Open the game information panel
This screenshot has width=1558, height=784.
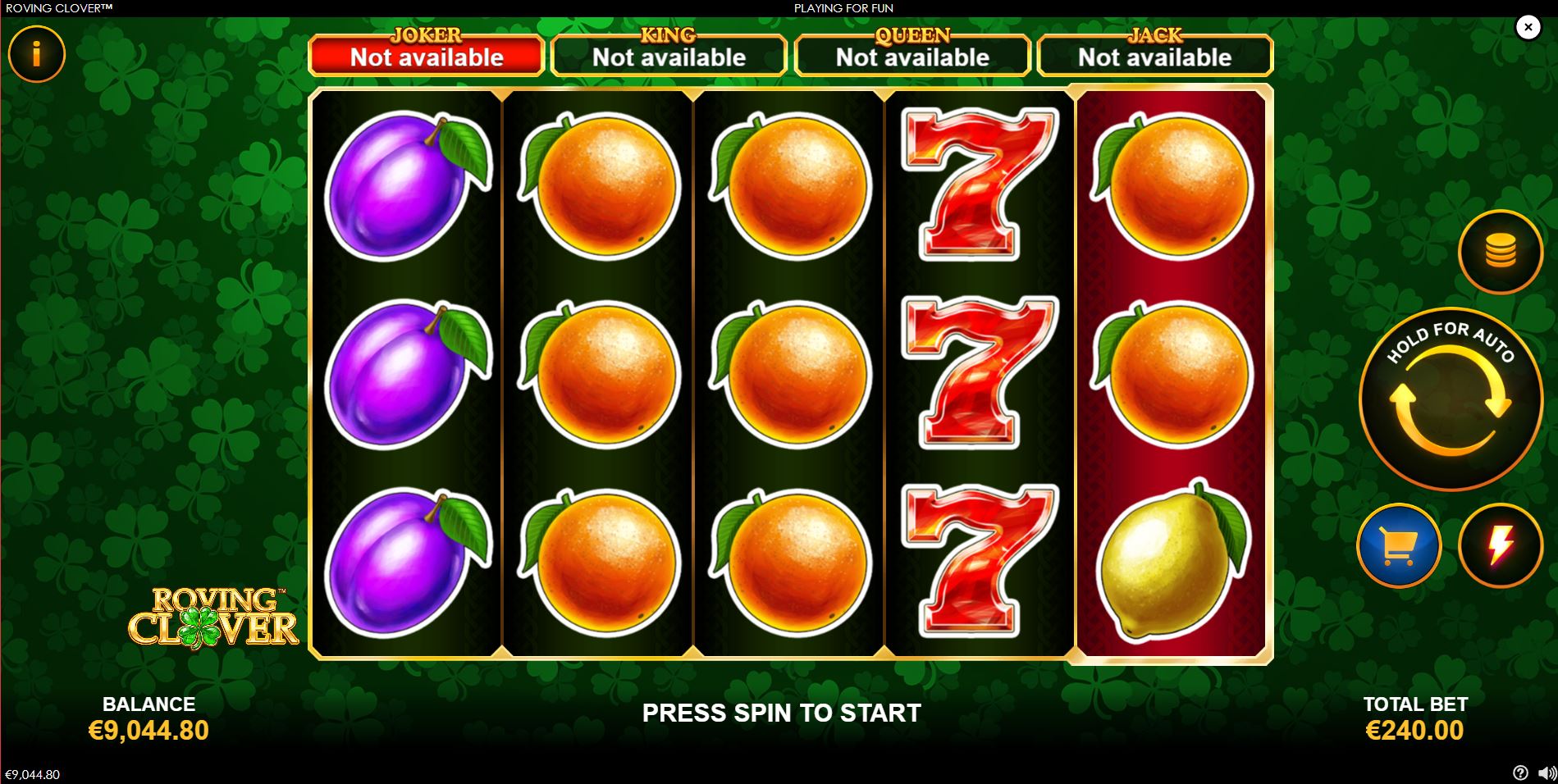pos(36,53)
